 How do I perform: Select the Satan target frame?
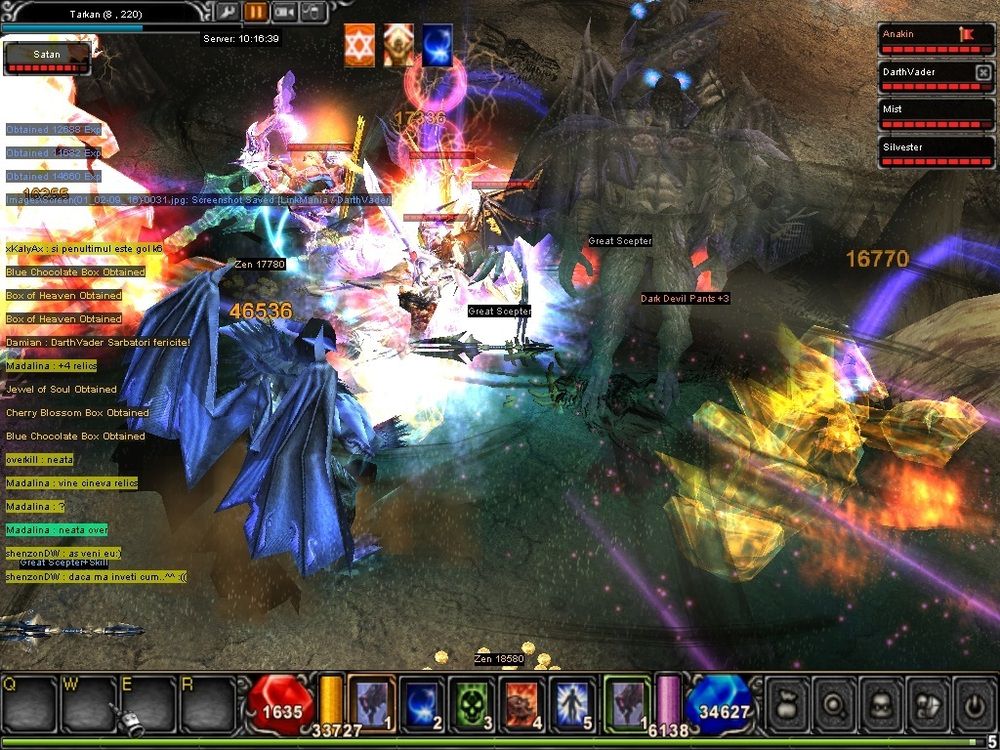pyautogui.click(x=46, y=58)
